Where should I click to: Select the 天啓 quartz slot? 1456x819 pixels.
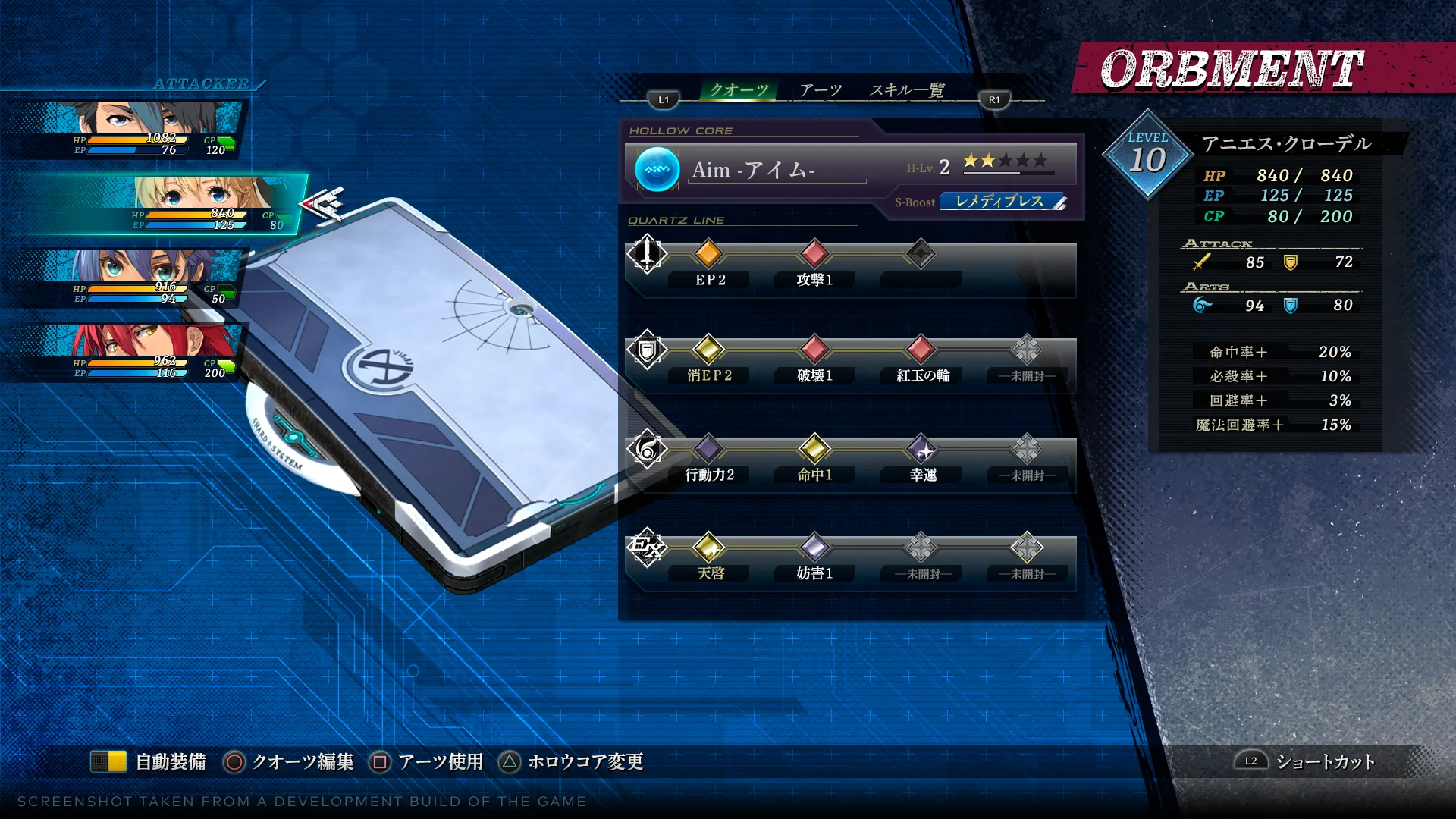click(708, 548)
